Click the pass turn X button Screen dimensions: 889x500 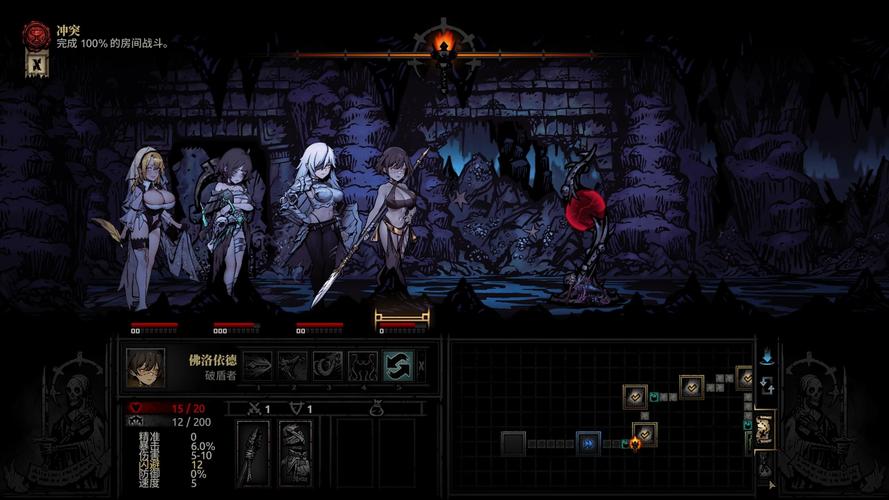421,366
